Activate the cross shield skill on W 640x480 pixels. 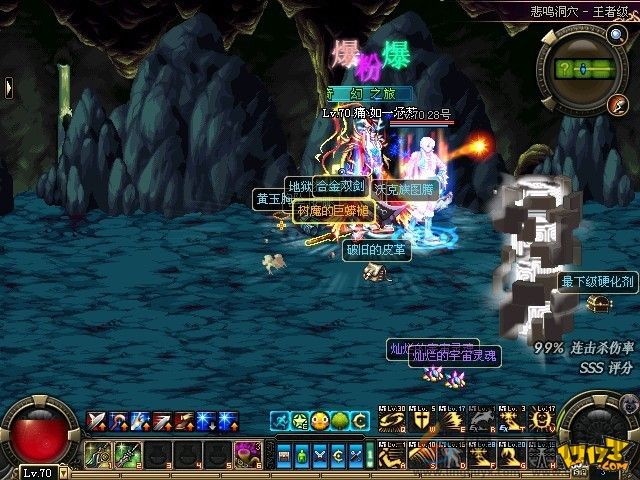(418, 420)
